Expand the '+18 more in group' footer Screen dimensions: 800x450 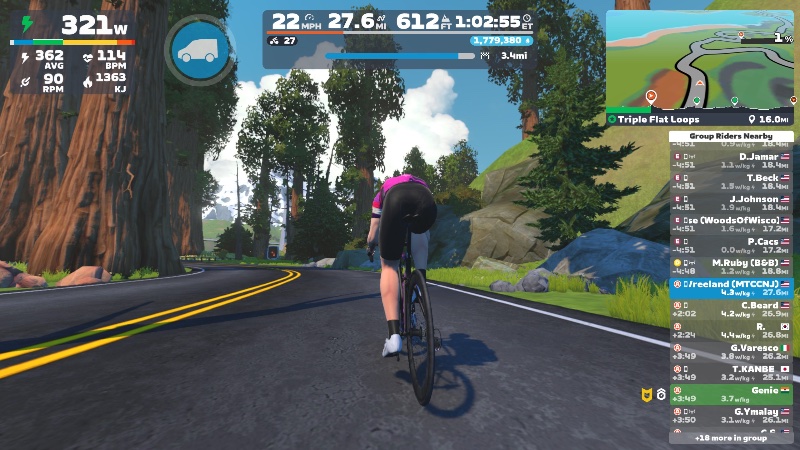click(731, 438)
